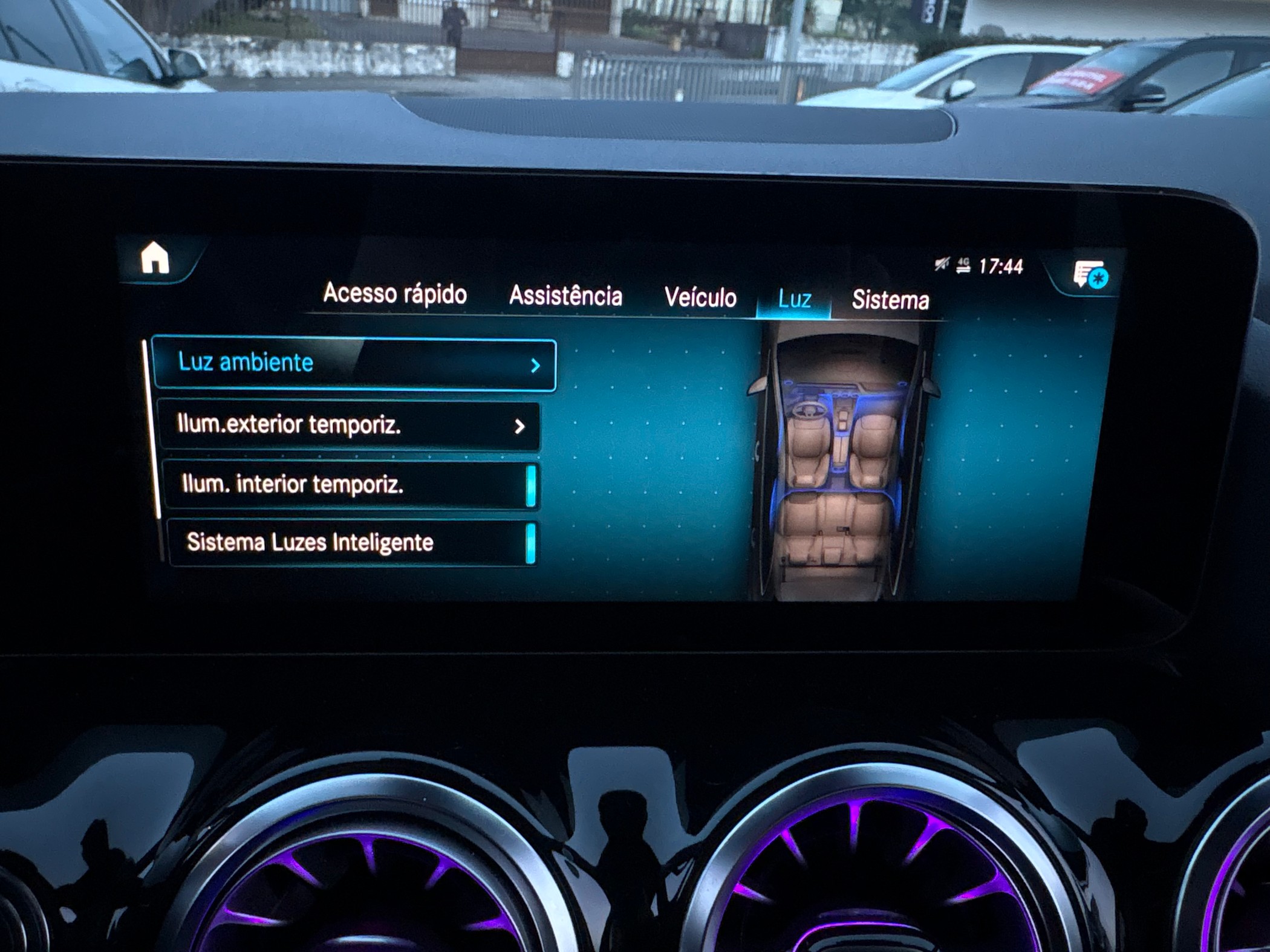Open the Luz ambiente menu entry
Screen dimensions: 1270x952
tap(354, 364)
